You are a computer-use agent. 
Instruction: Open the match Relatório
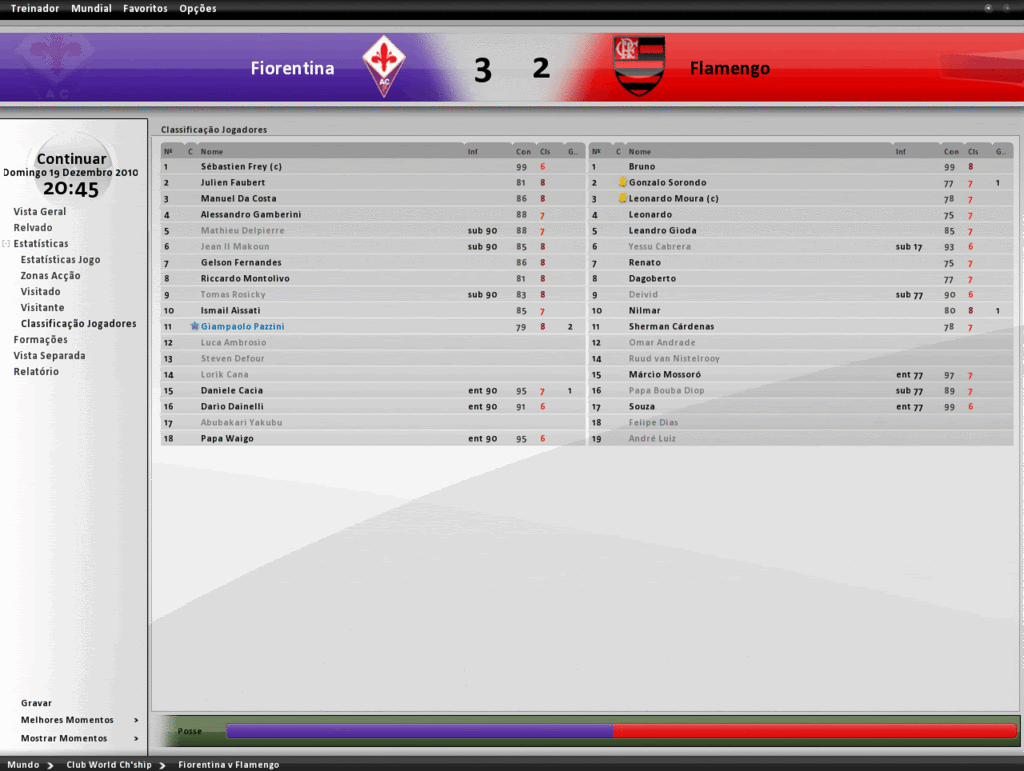pyautogui.click(x=36, y=372)
